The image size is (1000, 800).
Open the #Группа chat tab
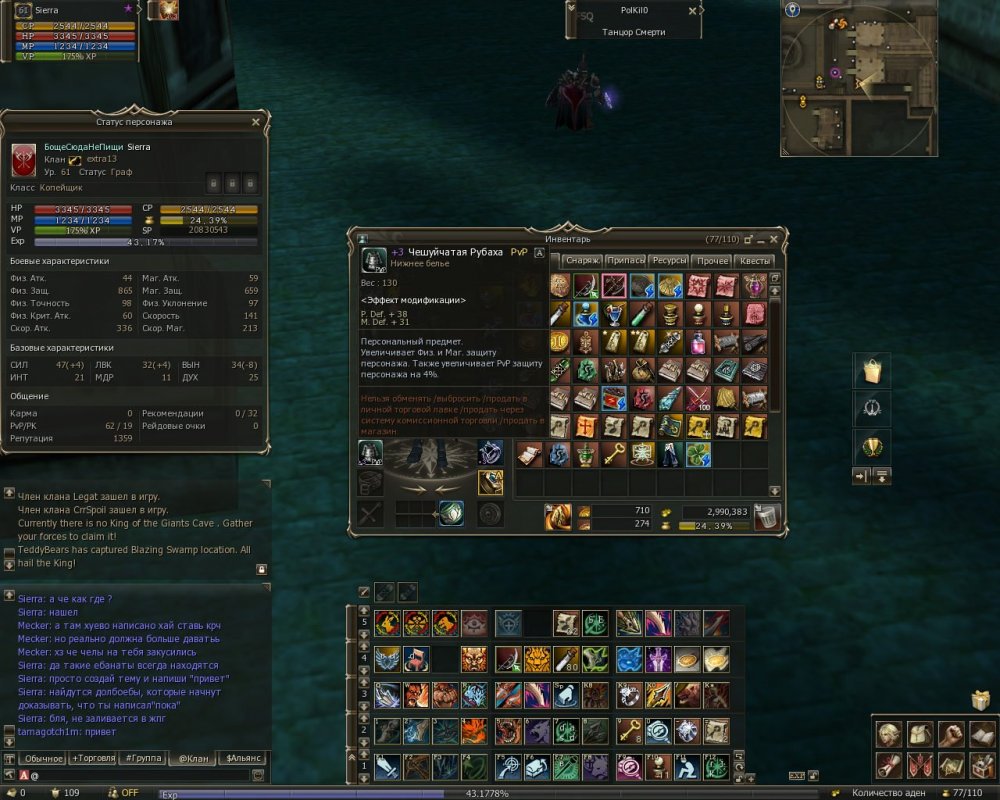[x=142, y=759]
